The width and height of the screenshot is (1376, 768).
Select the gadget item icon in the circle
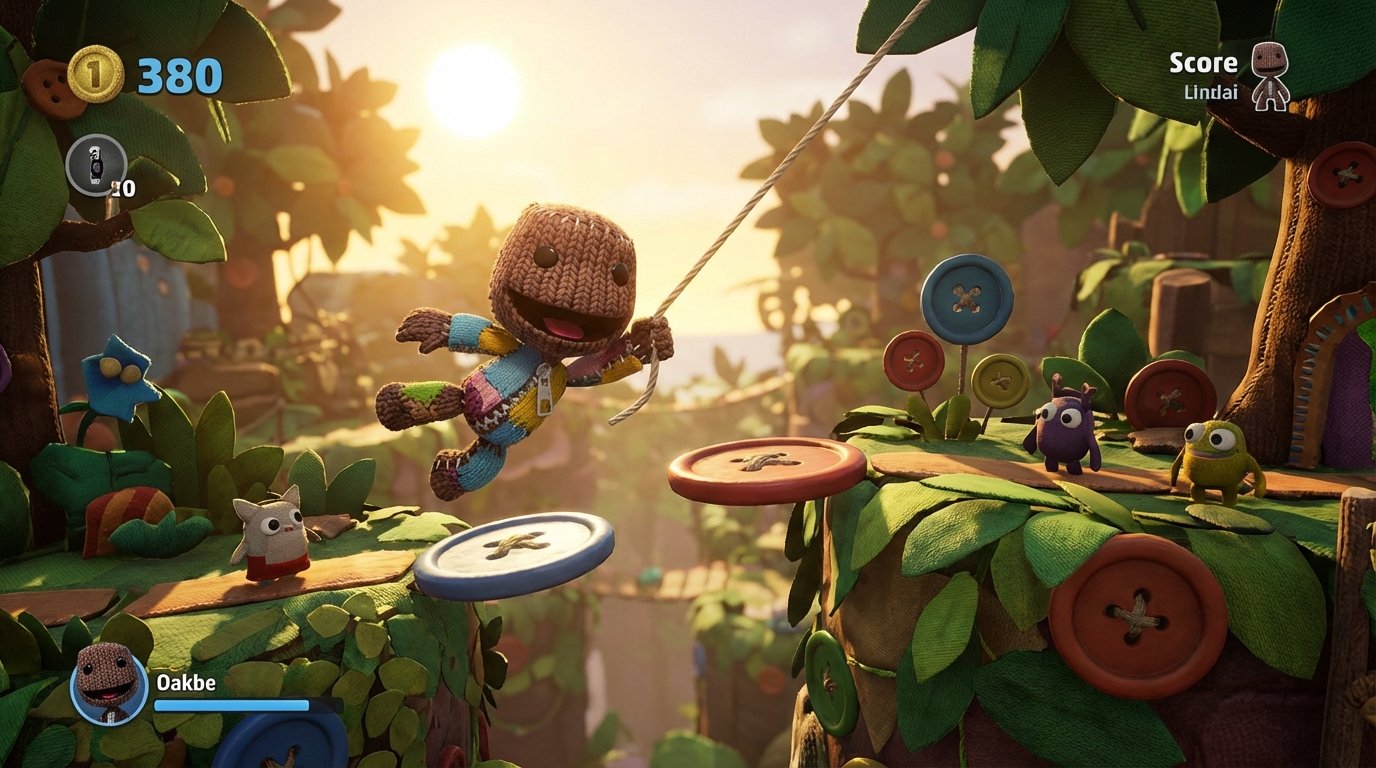[x=95, y=165]
